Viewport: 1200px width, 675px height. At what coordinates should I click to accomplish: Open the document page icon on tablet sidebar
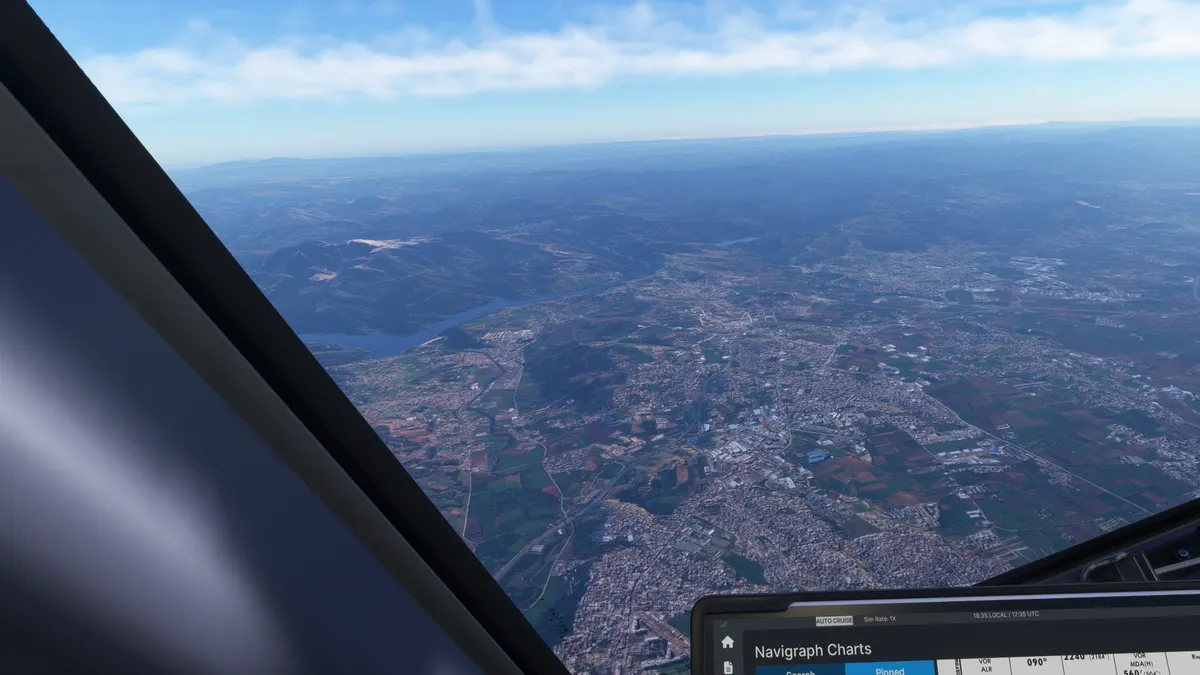[x=727, y=667]
